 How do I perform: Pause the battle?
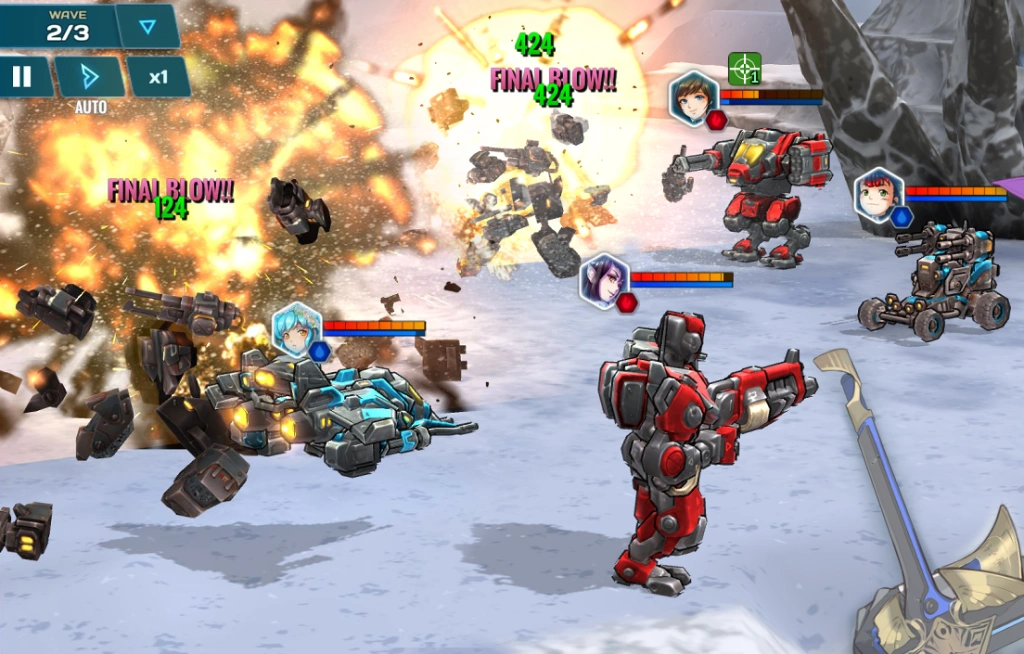(22, 77)
